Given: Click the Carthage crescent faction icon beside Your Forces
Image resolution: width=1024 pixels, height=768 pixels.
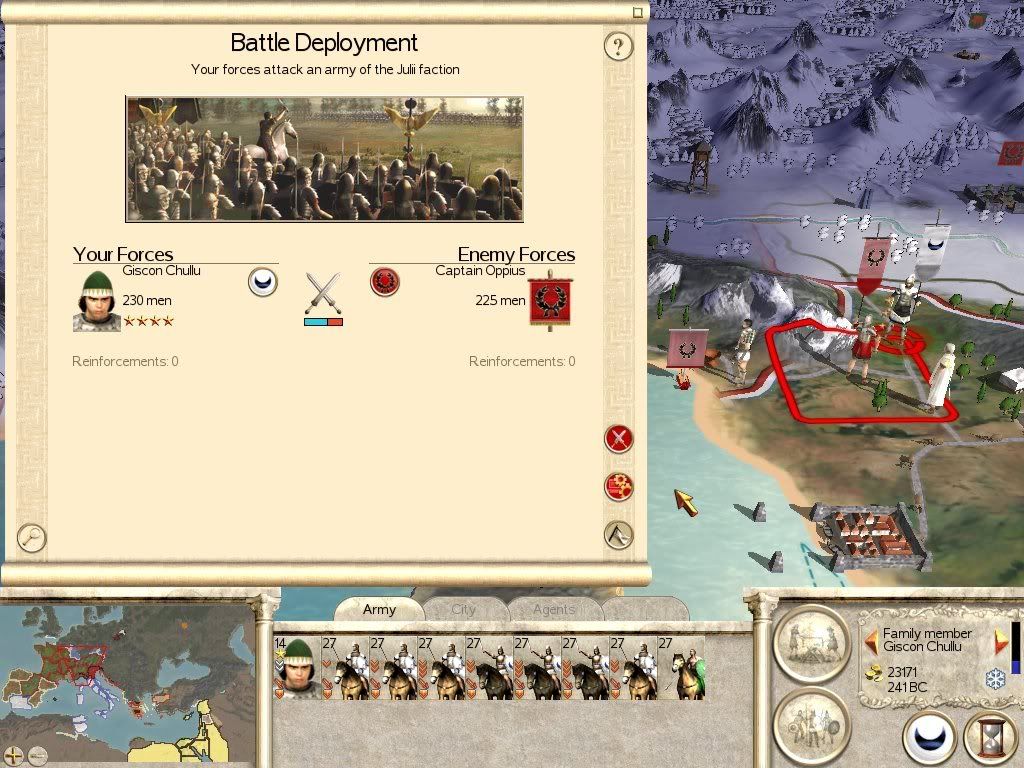Looking at the screenshot, I should point(262,282).
